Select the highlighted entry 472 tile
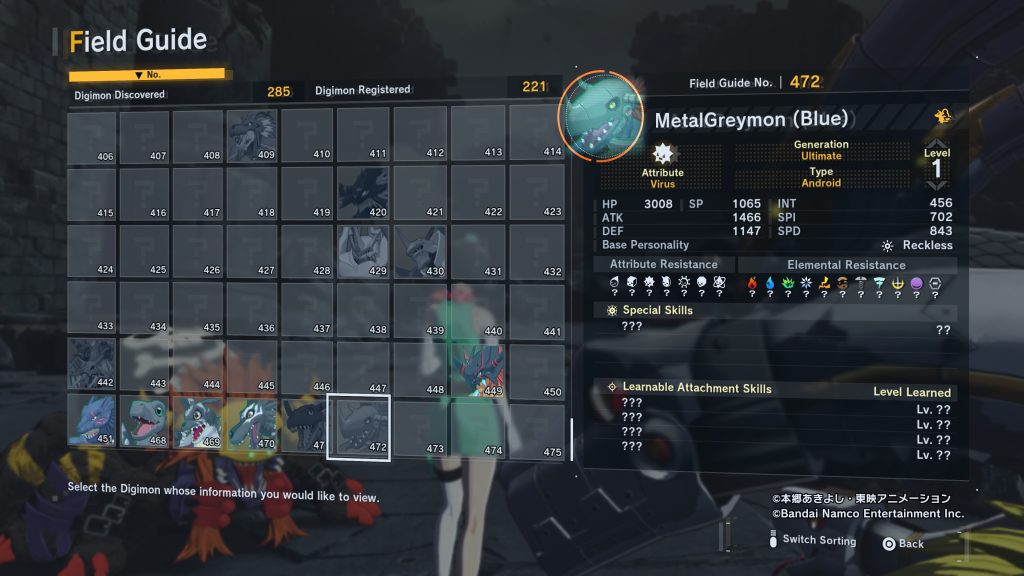The height and width of the screenshot is (576, 1024). click(x=360, y=426)
